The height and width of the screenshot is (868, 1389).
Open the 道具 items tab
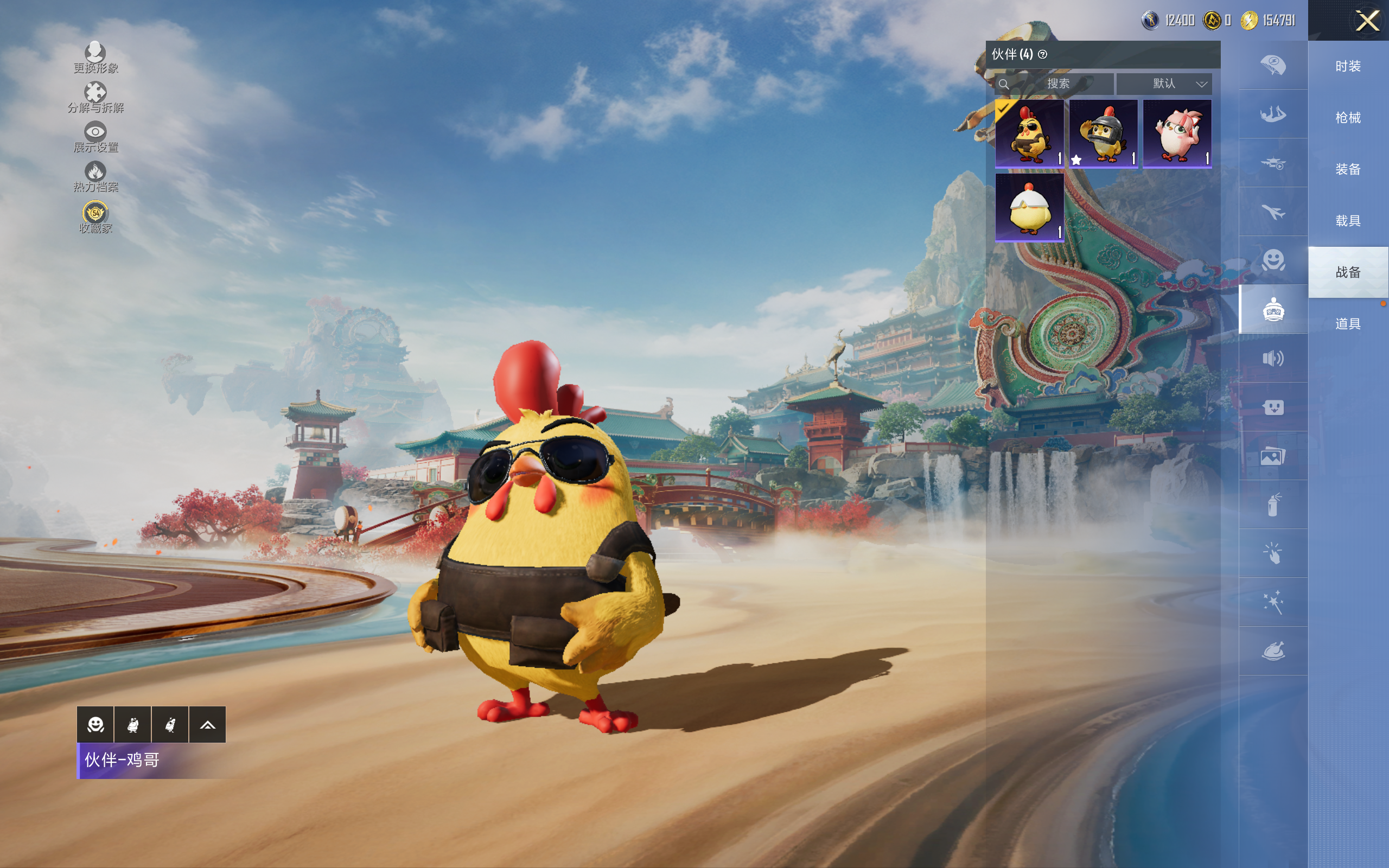(1348, 324)
